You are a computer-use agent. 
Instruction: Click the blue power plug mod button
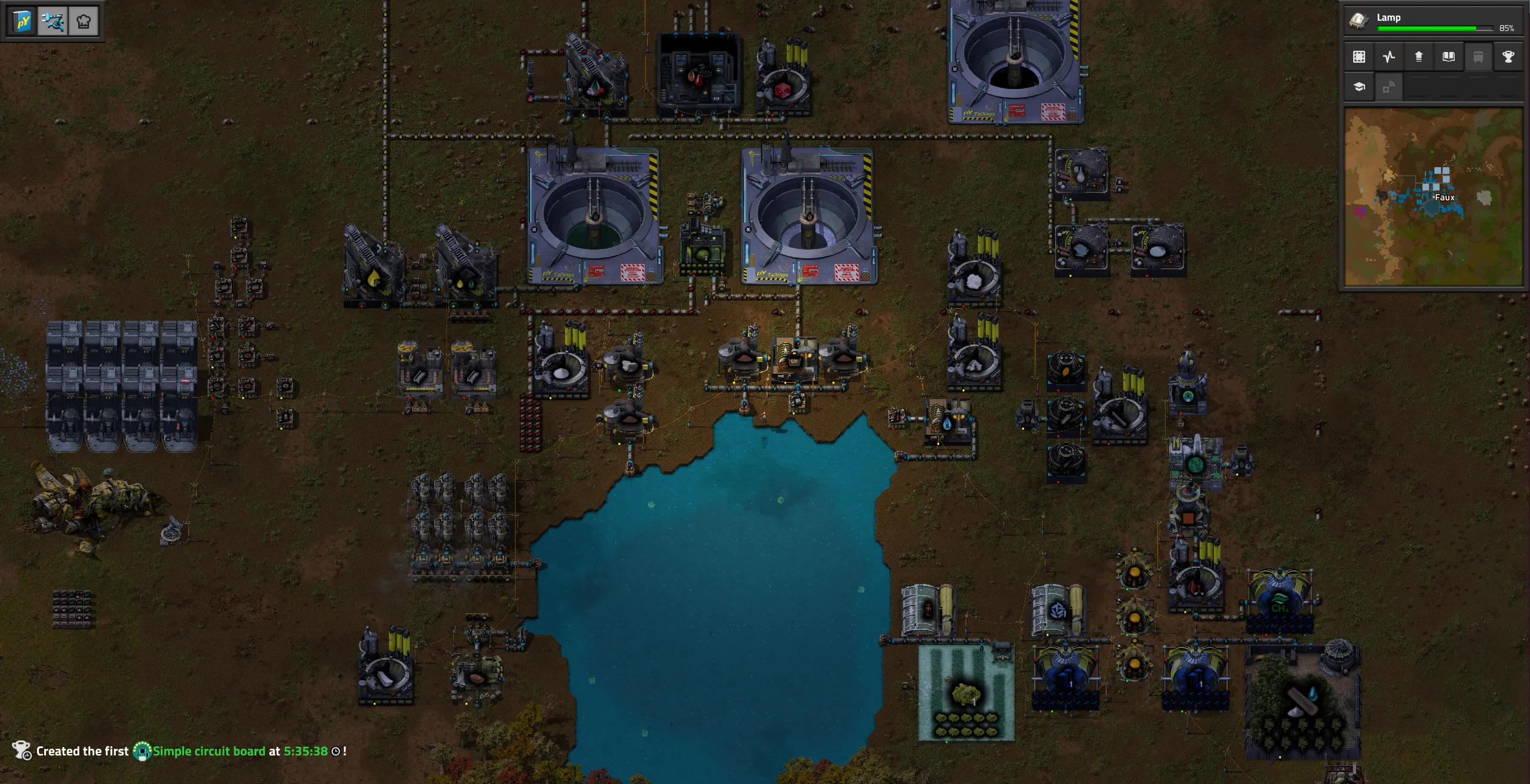pos(53,22)
